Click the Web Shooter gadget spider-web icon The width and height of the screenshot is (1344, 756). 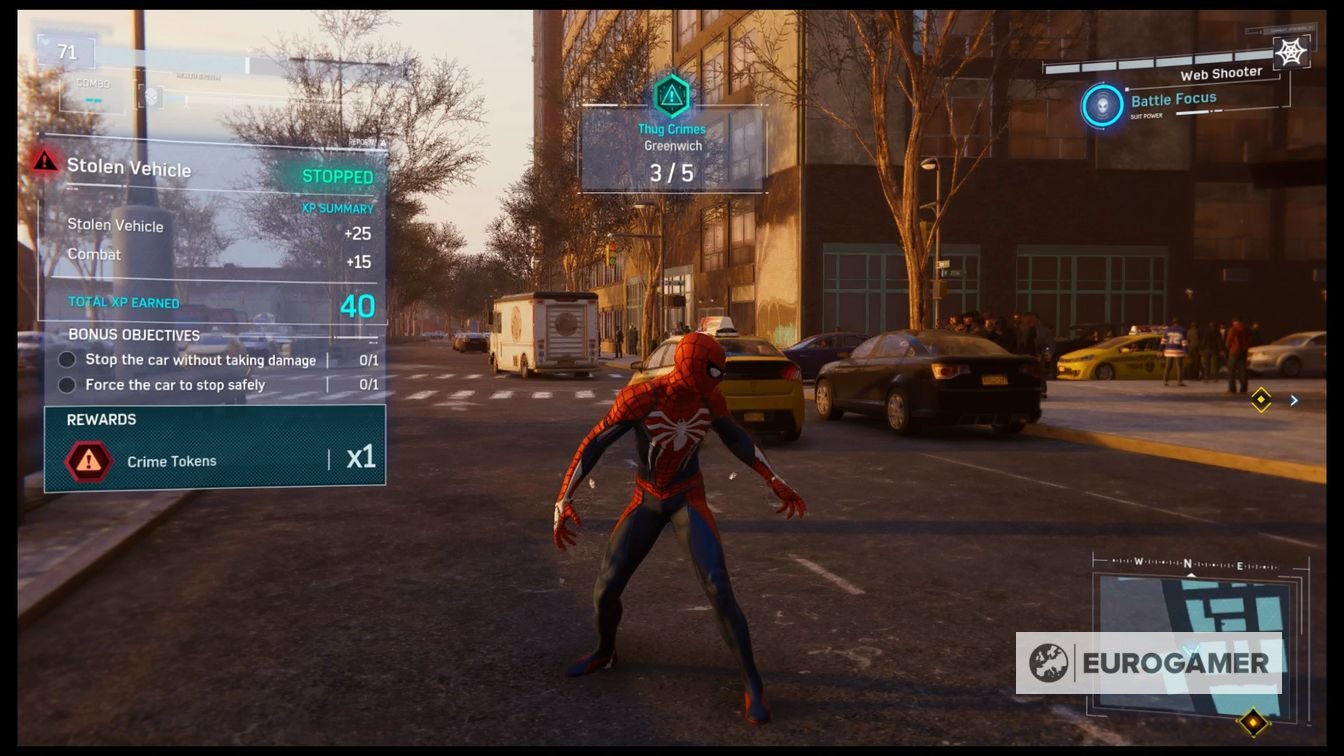click(x=1291, y=51)
